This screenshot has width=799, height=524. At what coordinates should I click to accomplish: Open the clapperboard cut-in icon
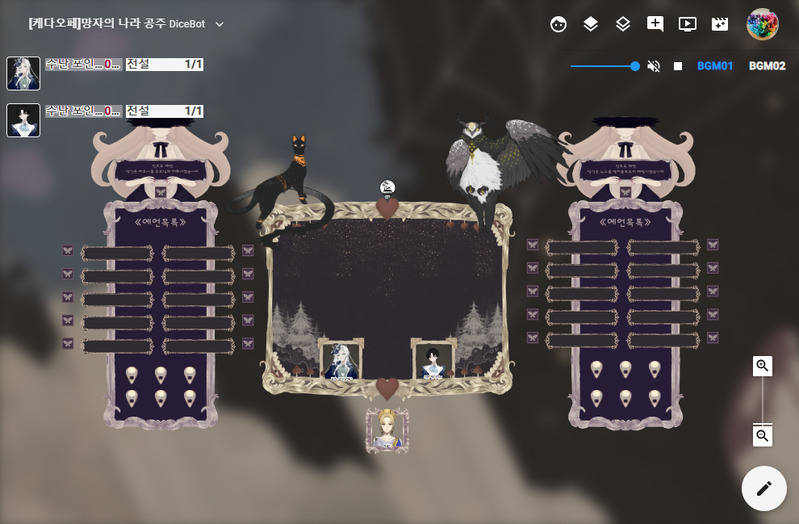coord(719,24)
